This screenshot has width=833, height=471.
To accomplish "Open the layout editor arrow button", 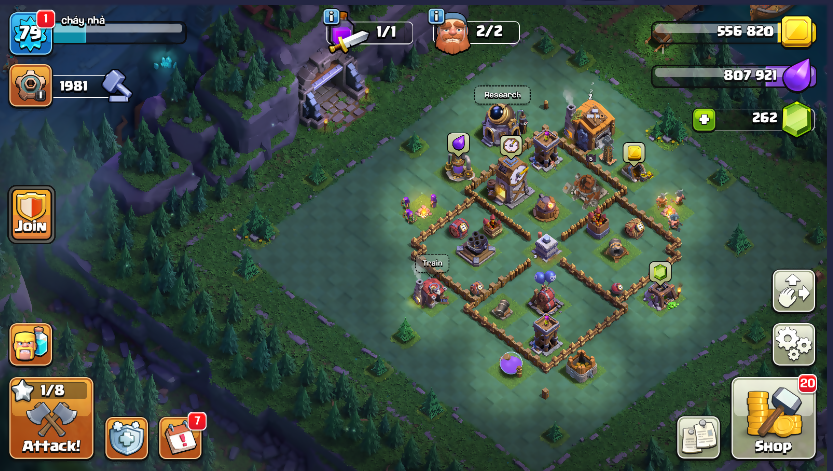I will pos(794,291).
